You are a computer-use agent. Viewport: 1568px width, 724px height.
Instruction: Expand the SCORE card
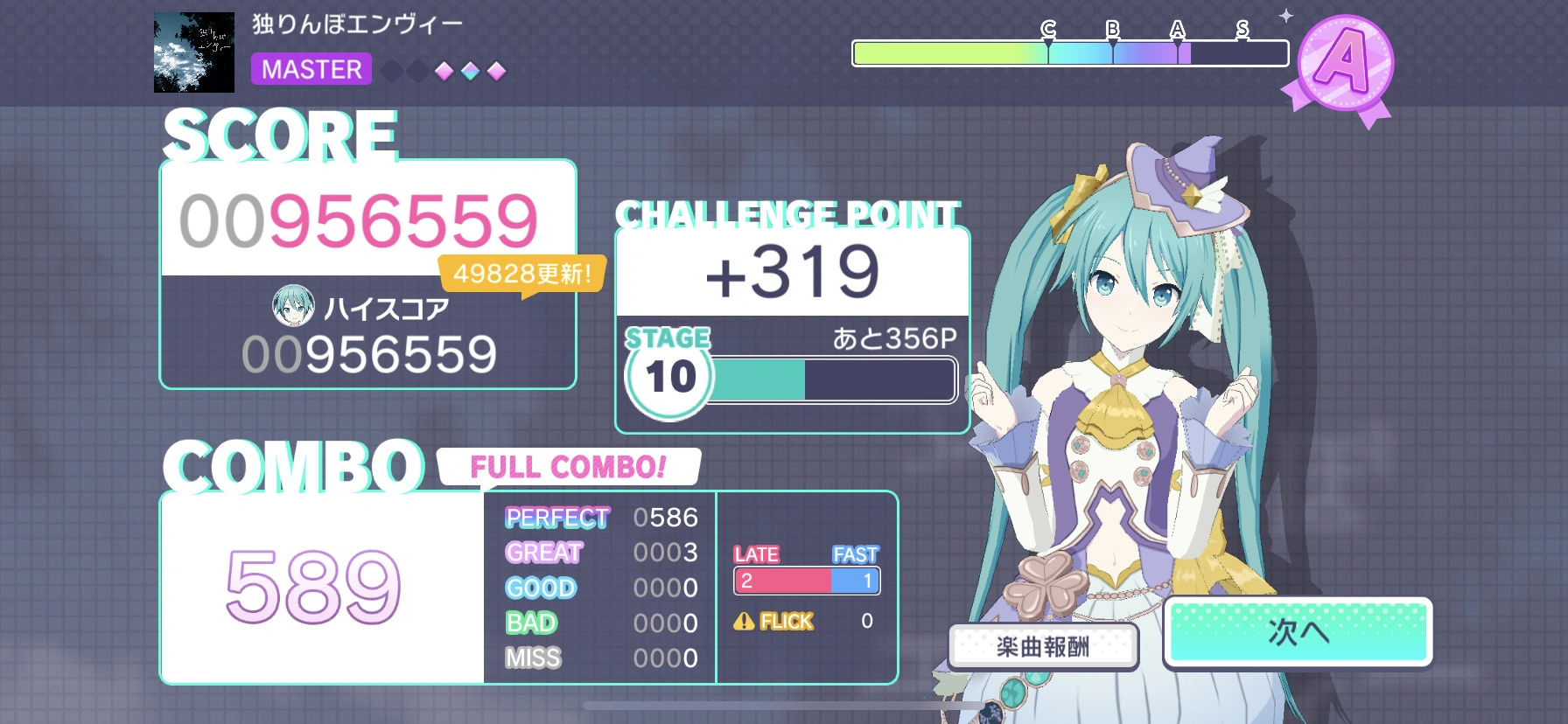[x=366, y=271]
